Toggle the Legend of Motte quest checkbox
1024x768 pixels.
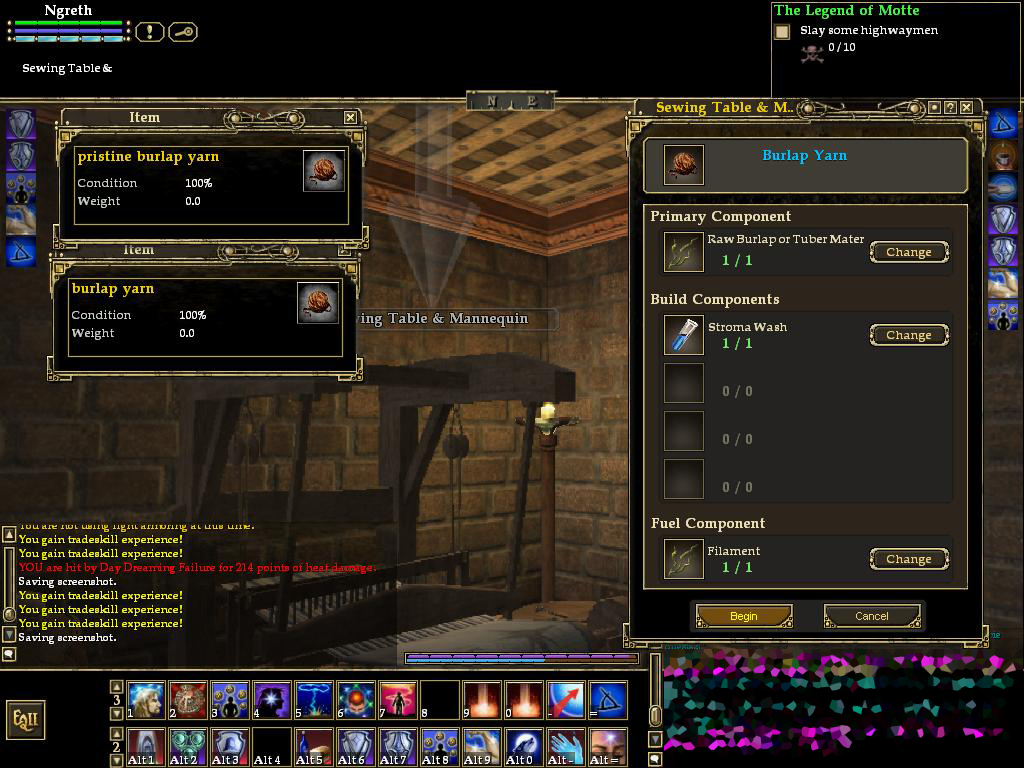click(782, 32)
